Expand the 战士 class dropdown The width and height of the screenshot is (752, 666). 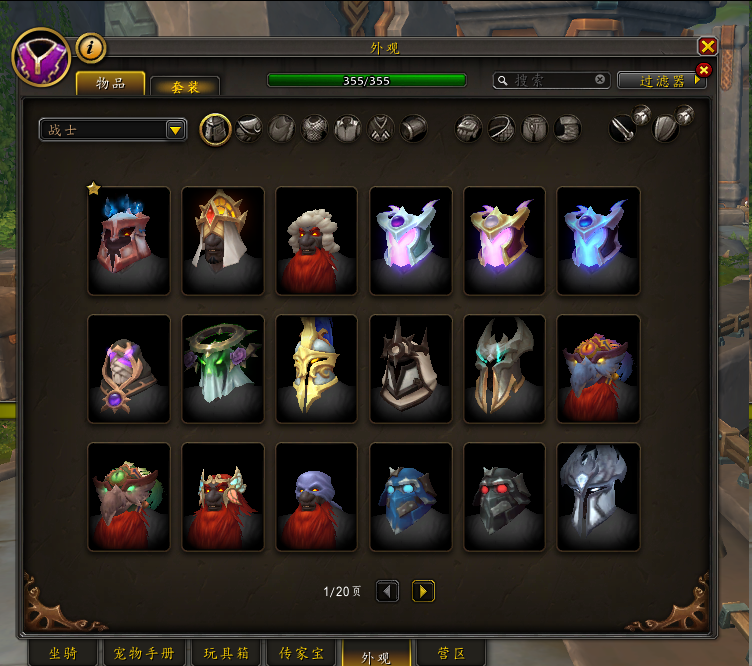pos(175,130)
